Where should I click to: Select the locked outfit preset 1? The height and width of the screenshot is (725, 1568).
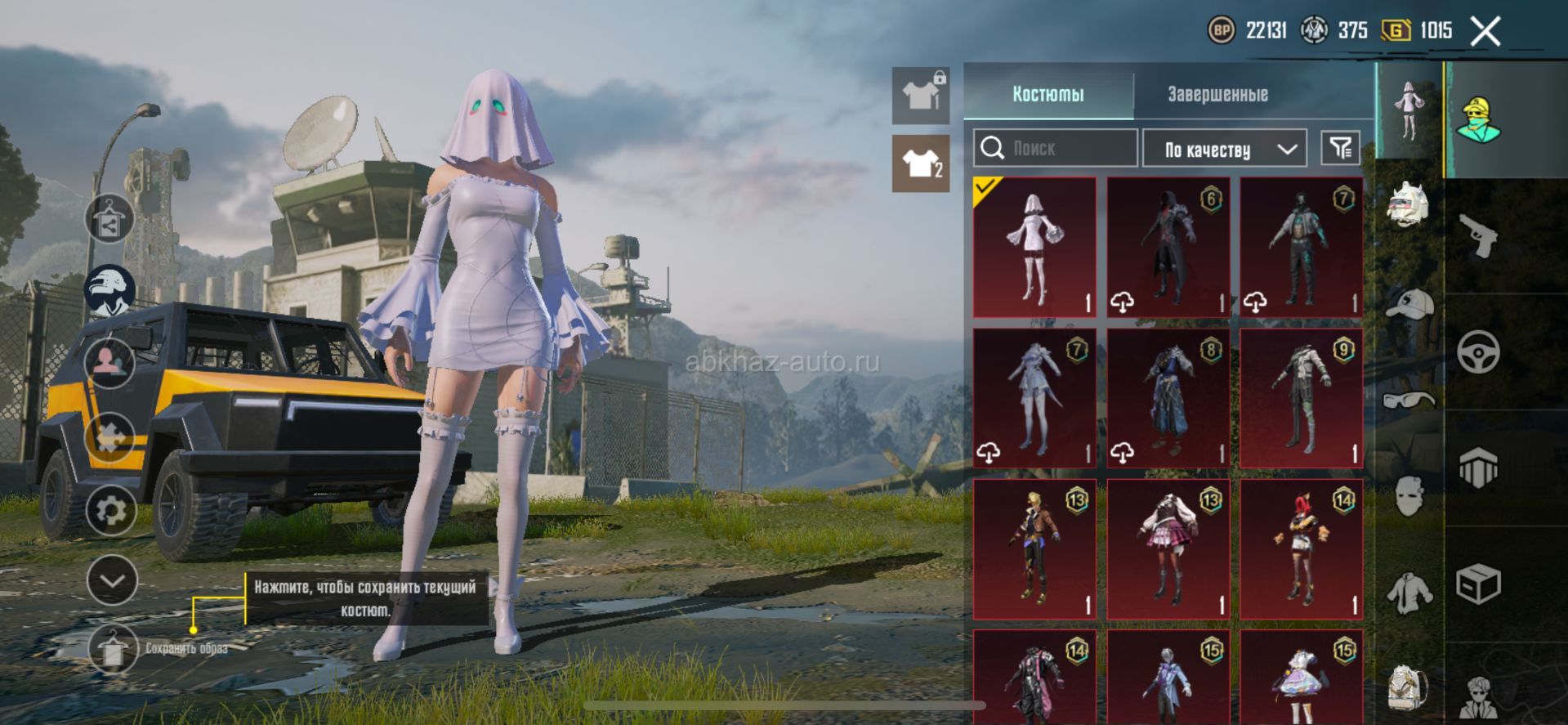[x=921, y=96]
